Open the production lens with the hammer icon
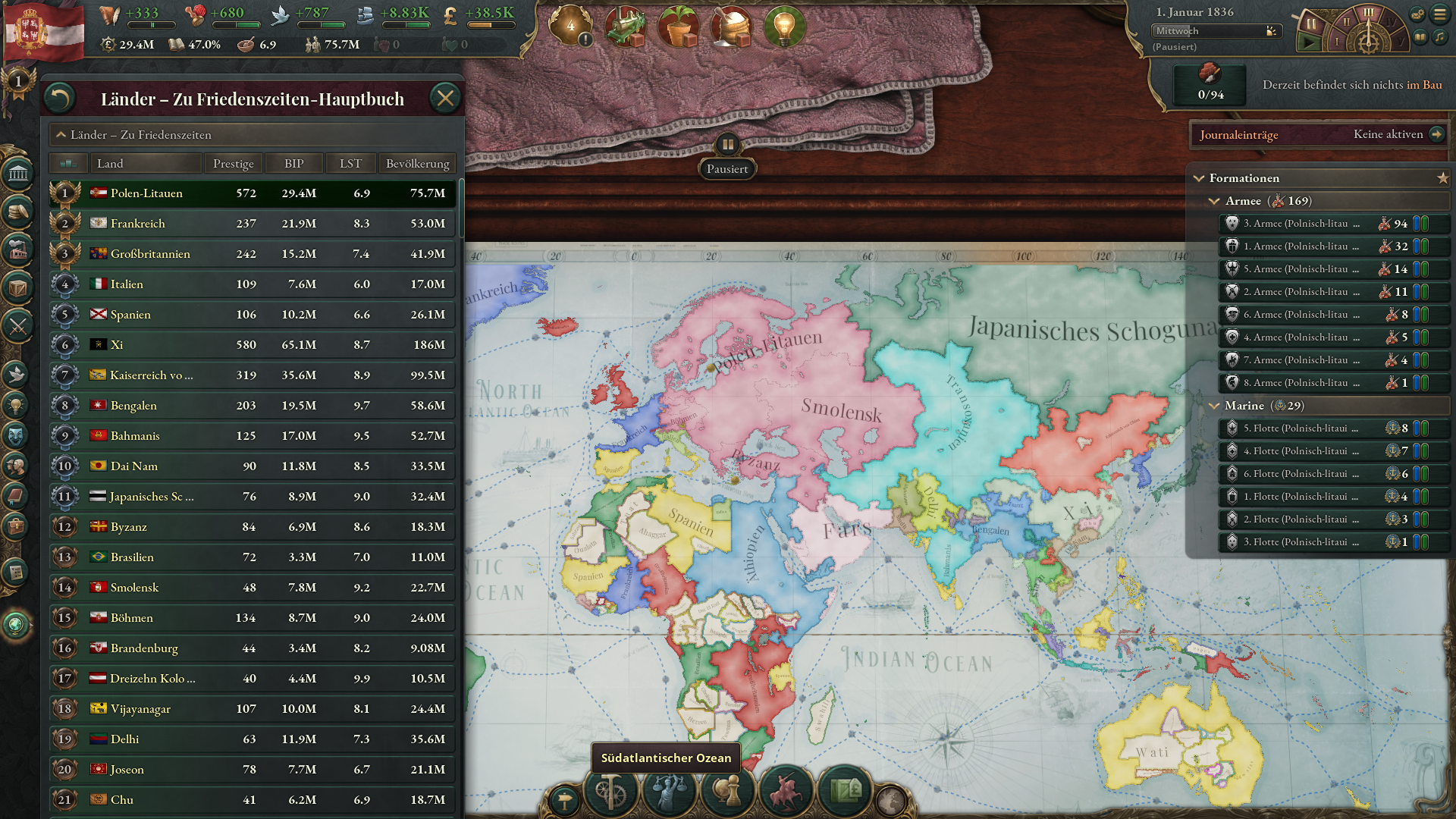This screenshot has height=819, width=1456. pos(610,792)
